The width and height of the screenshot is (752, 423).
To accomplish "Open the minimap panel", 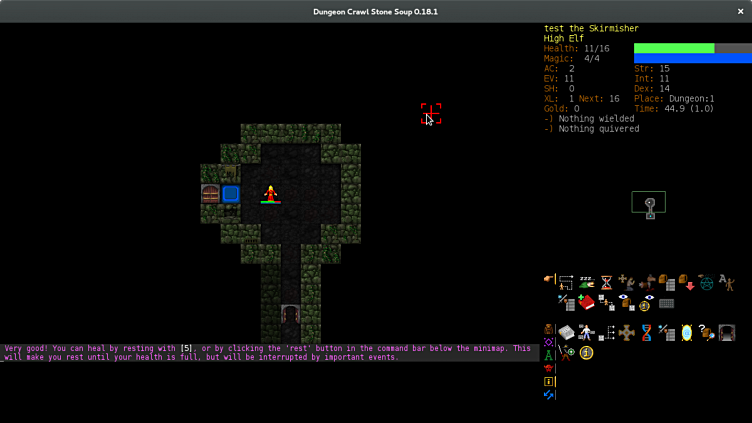I will (649, 204).
